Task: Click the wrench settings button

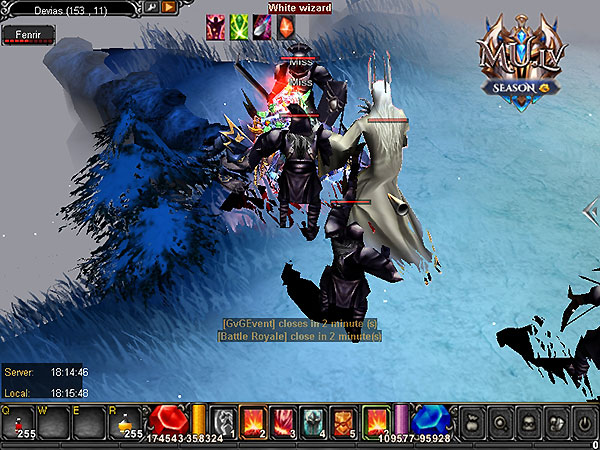Action: (x=151, y=7)
